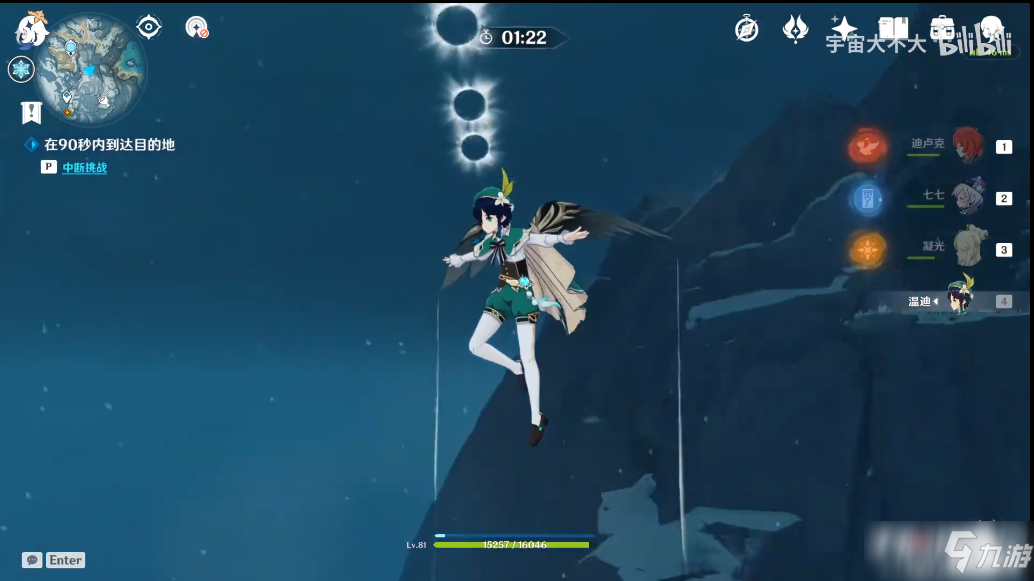
Task: Switch to party member 凝光
Action: tap(967, 249)
